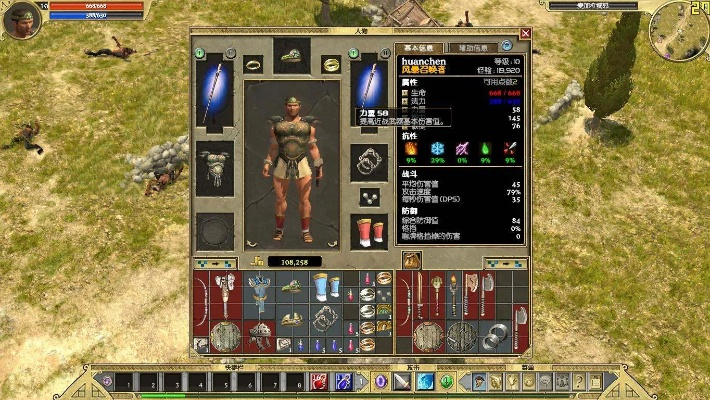710x400 pixels.
Task: Click the character portrait
Action: coord(22,19)
